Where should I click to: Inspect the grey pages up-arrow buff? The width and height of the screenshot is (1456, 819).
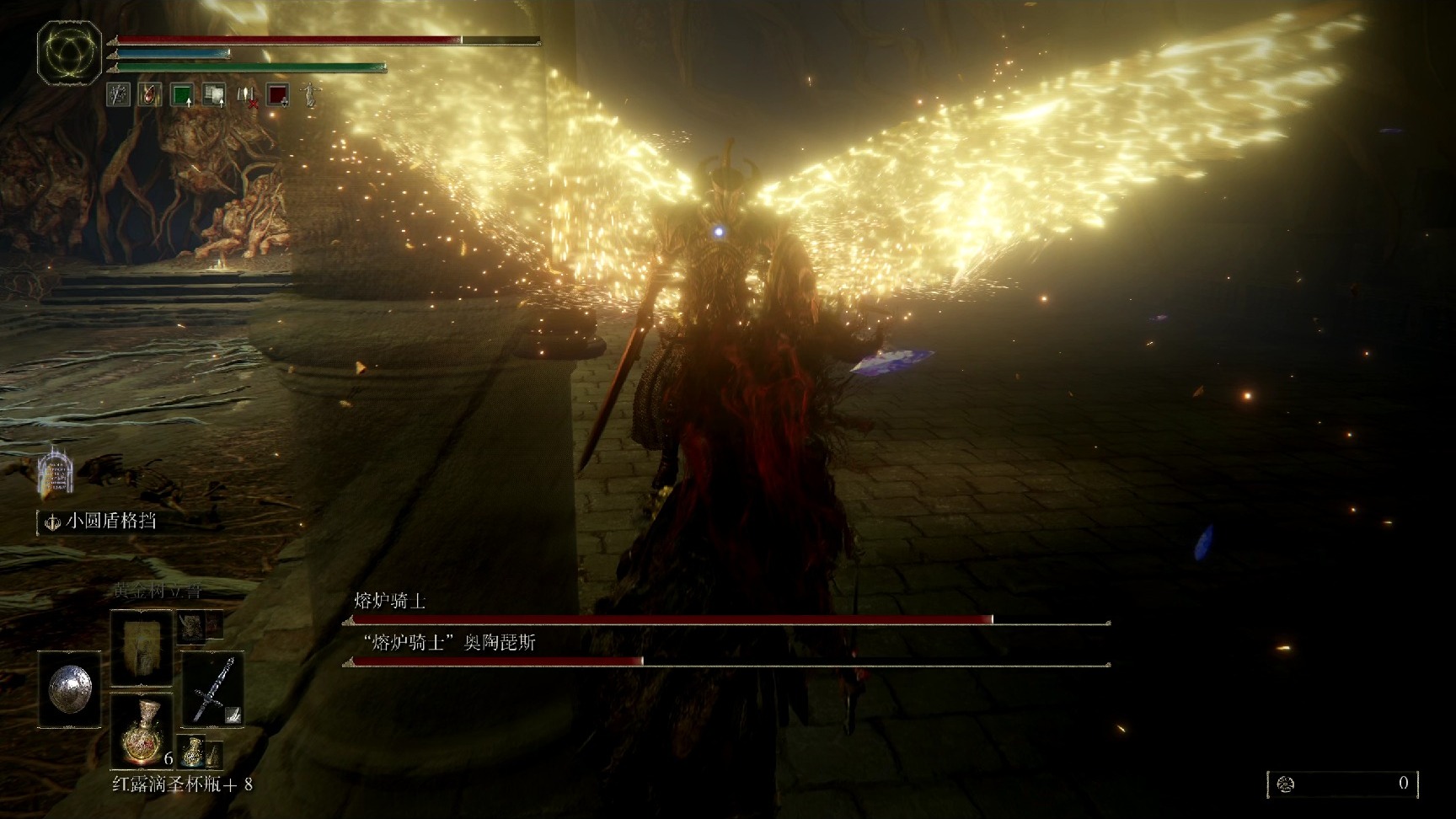[x=214, y=95]
